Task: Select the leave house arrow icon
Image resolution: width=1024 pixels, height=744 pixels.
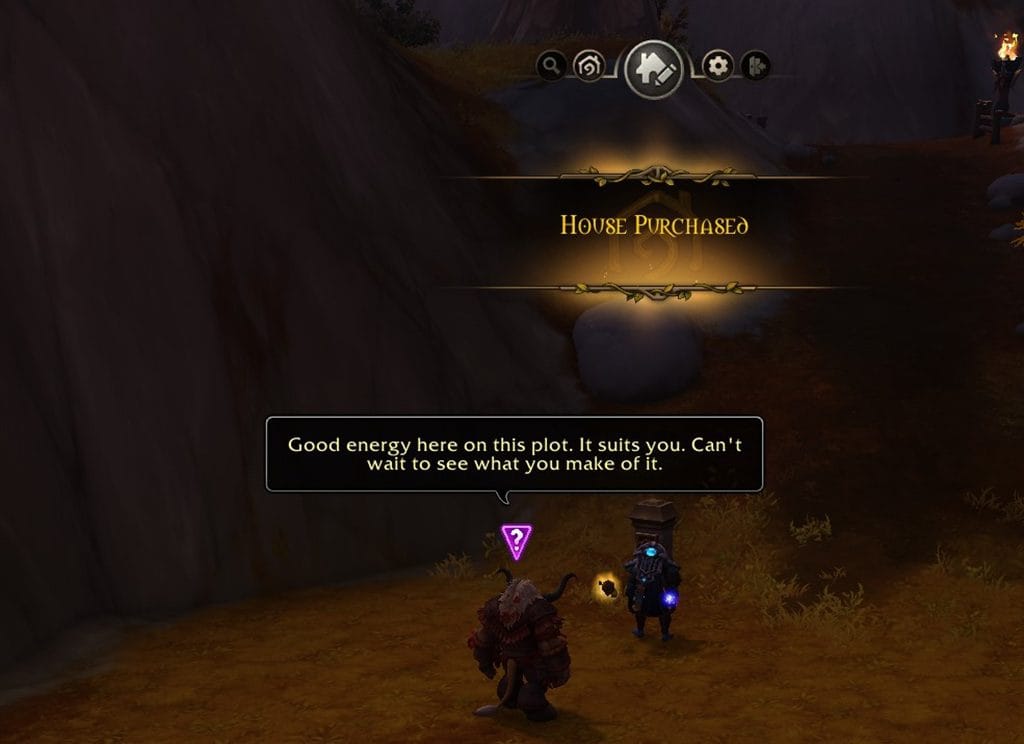Action: tap(755, 67)
